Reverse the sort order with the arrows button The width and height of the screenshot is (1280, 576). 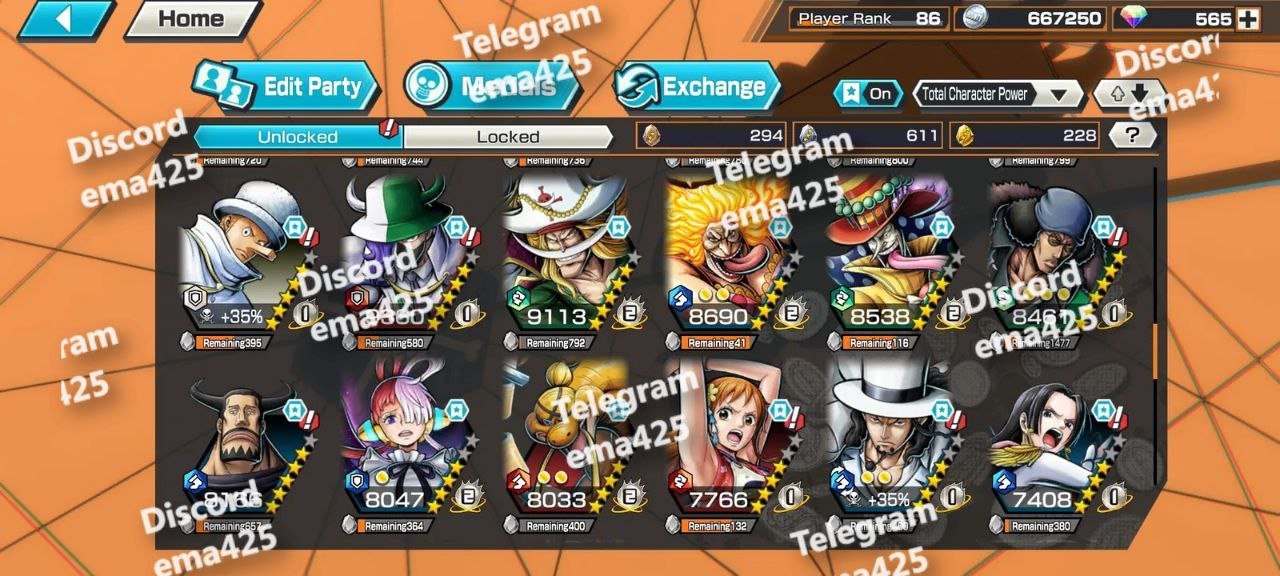1125,94
